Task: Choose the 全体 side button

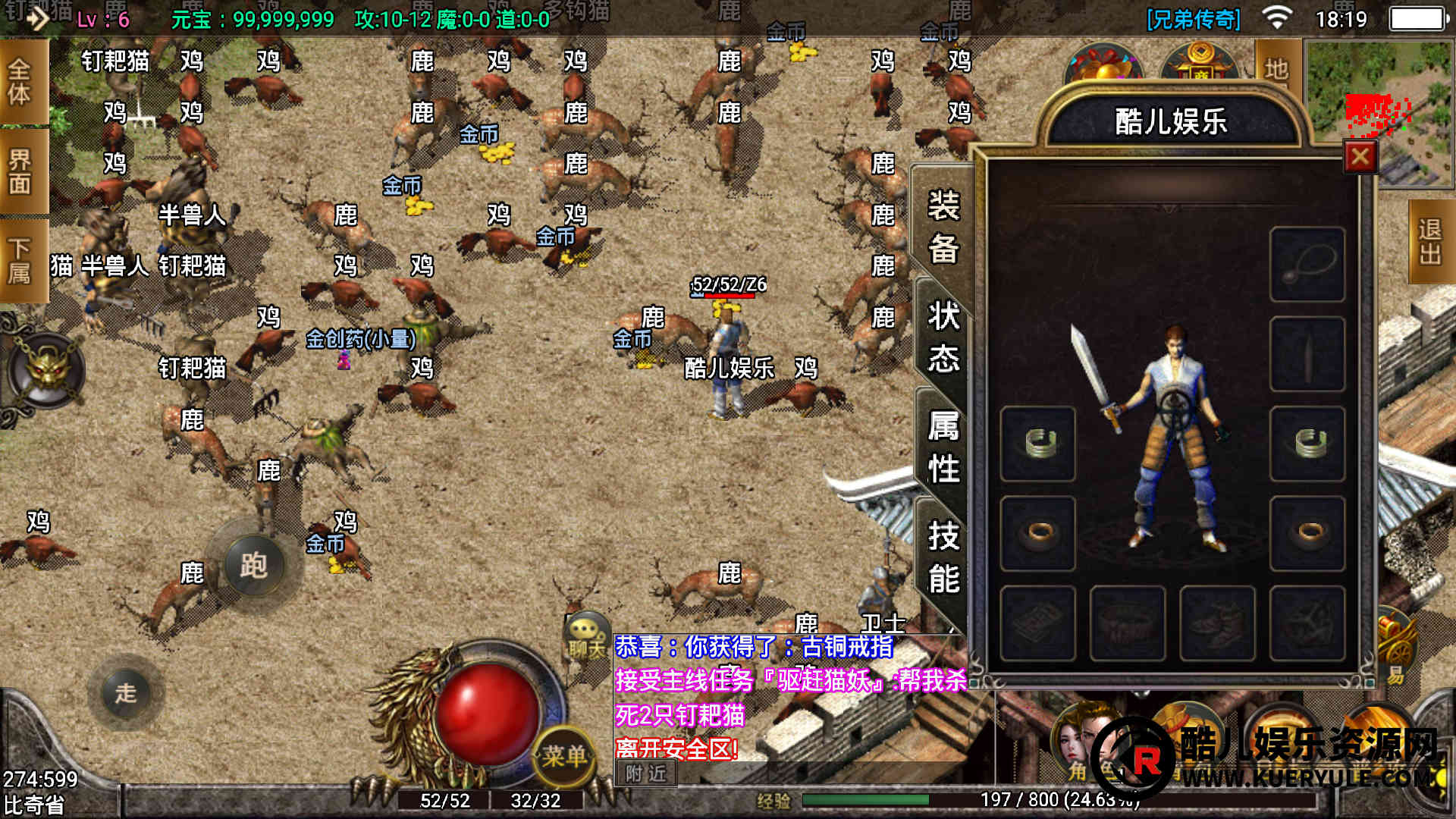Action: [x=20, y=82]
